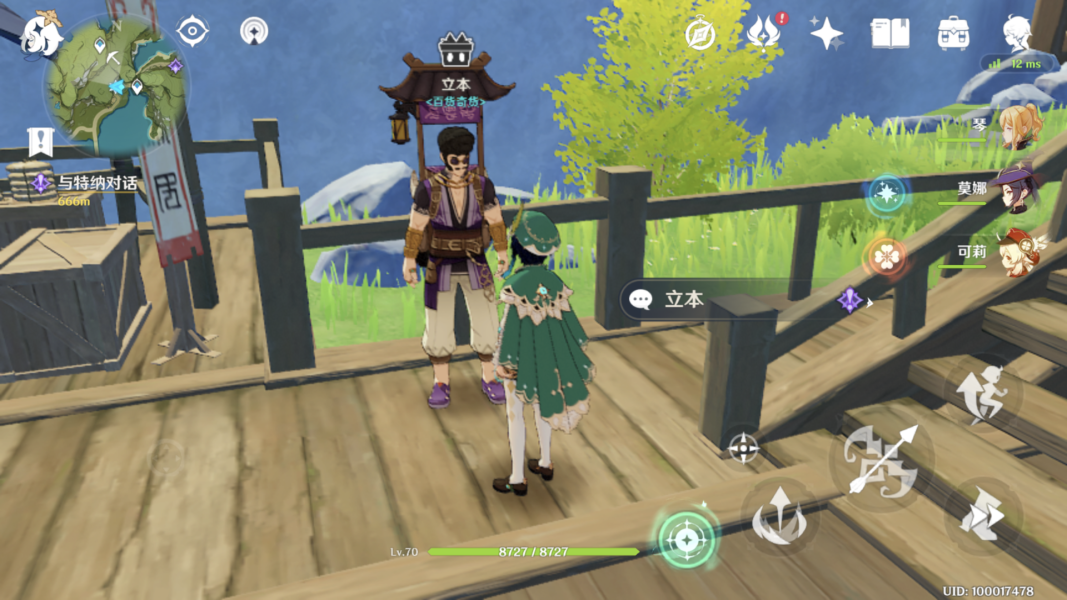Switch to party member 可莉

coord(1017,252)
